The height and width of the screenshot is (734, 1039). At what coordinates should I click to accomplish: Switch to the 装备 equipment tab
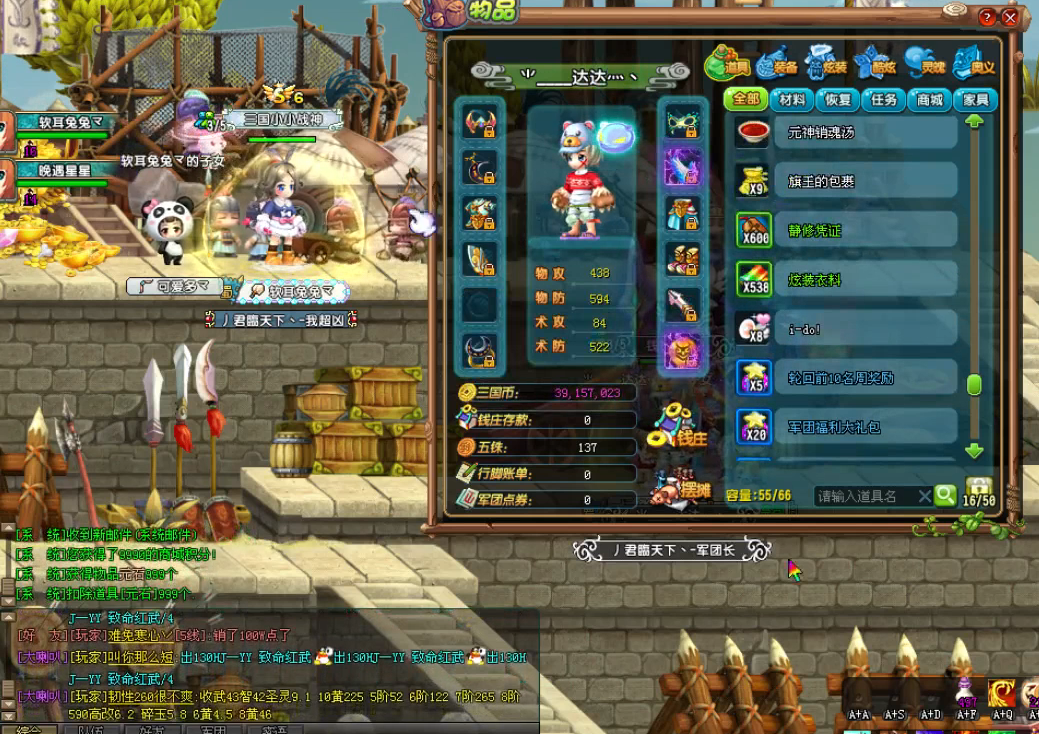point(778,65)
